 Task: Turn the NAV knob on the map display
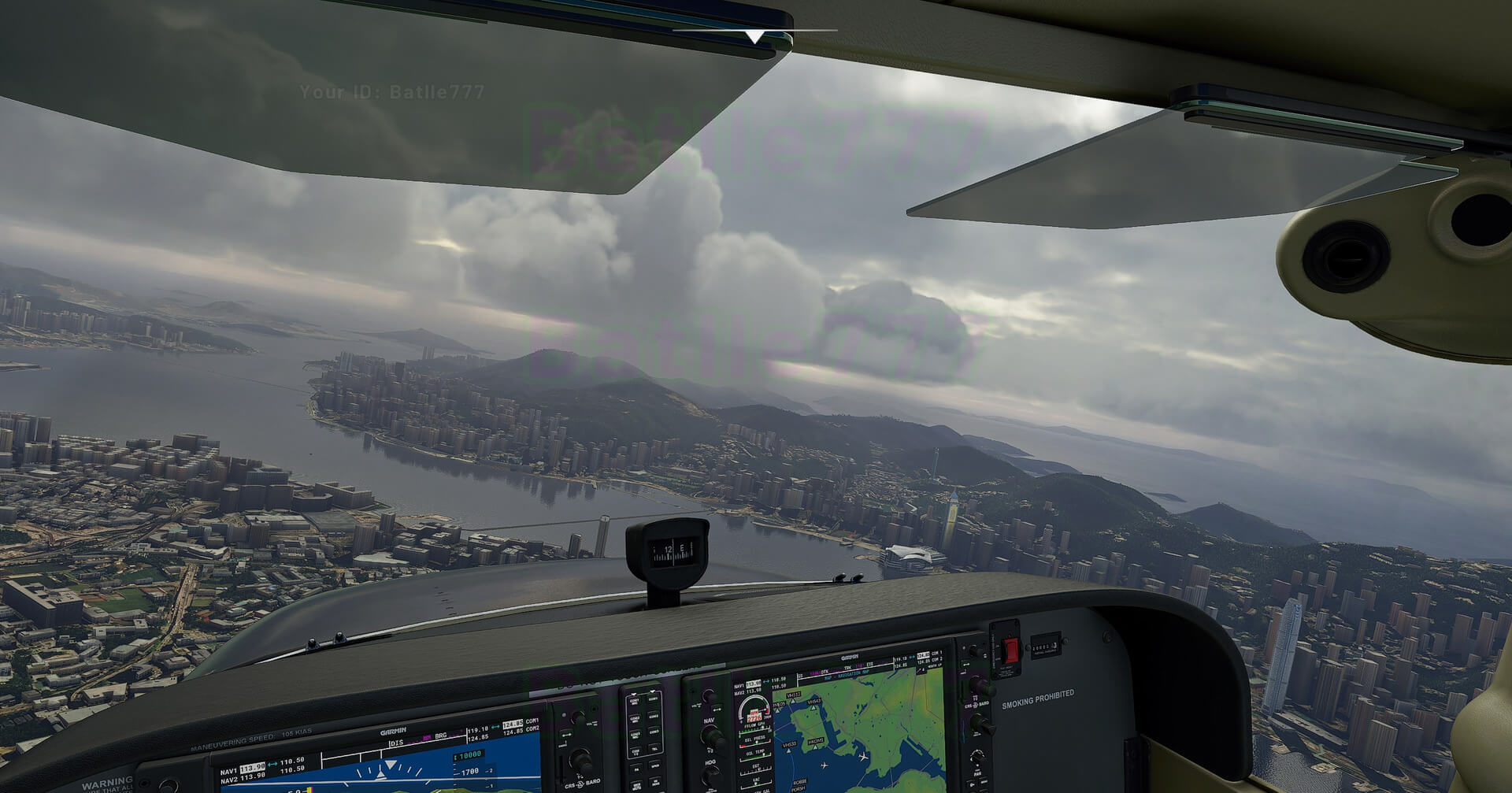tap(712, 737)
